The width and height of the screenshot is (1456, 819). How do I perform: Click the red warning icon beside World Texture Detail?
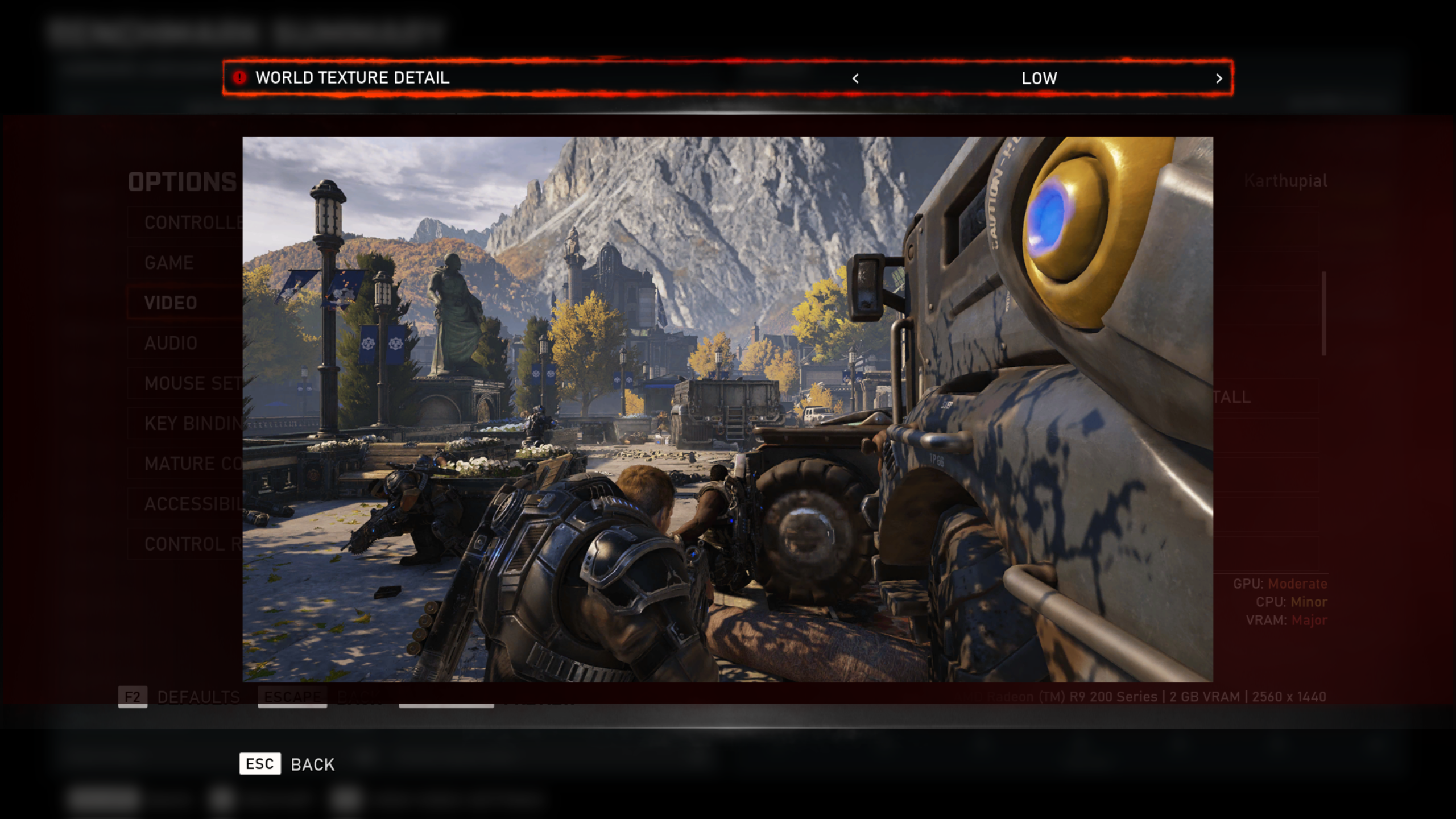click(x=238, y=78)
